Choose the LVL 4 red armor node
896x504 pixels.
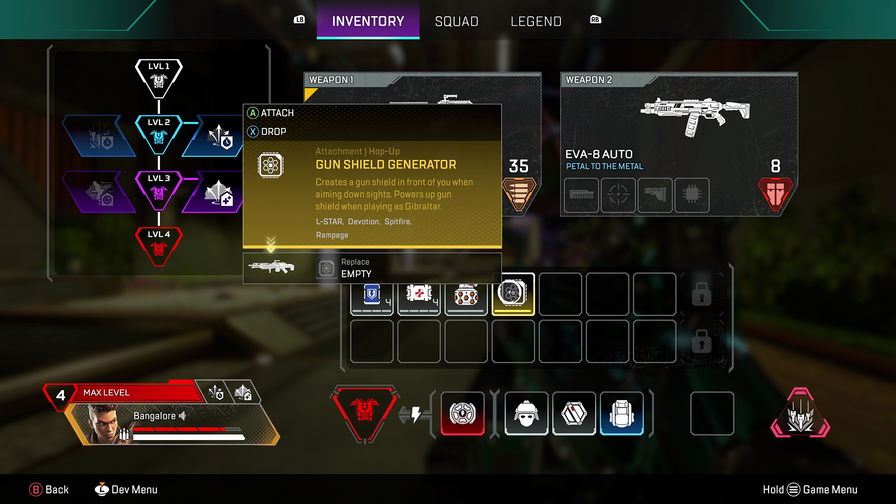pos(159,245)
